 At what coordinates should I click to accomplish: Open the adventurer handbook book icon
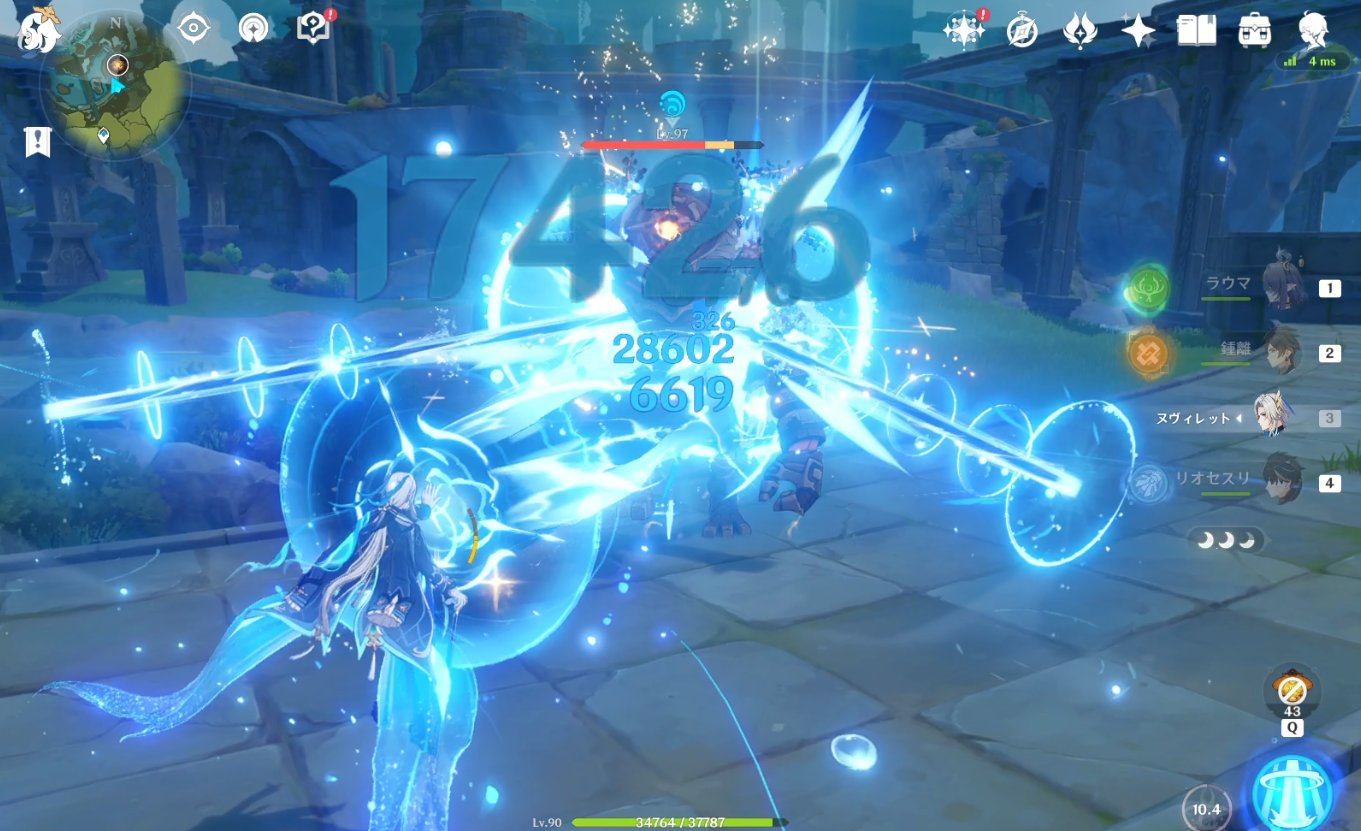[x=1196, y=31]
